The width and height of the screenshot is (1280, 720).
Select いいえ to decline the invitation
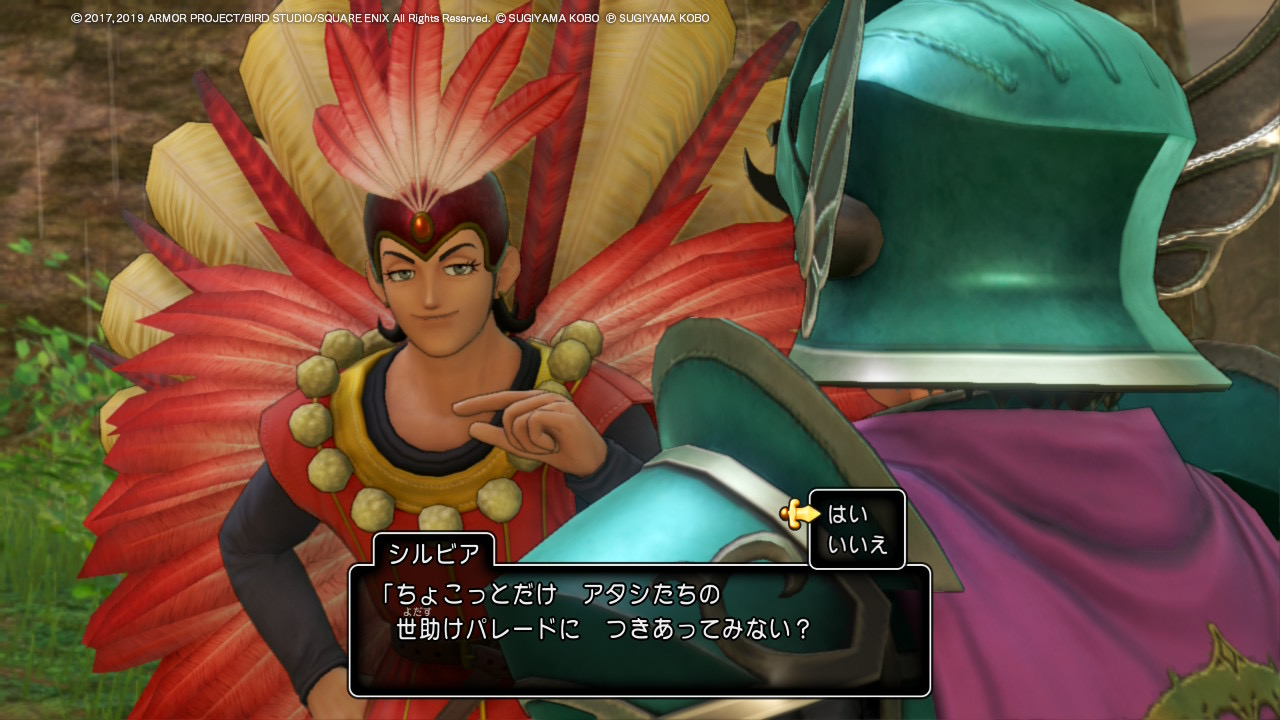point(857,545)
